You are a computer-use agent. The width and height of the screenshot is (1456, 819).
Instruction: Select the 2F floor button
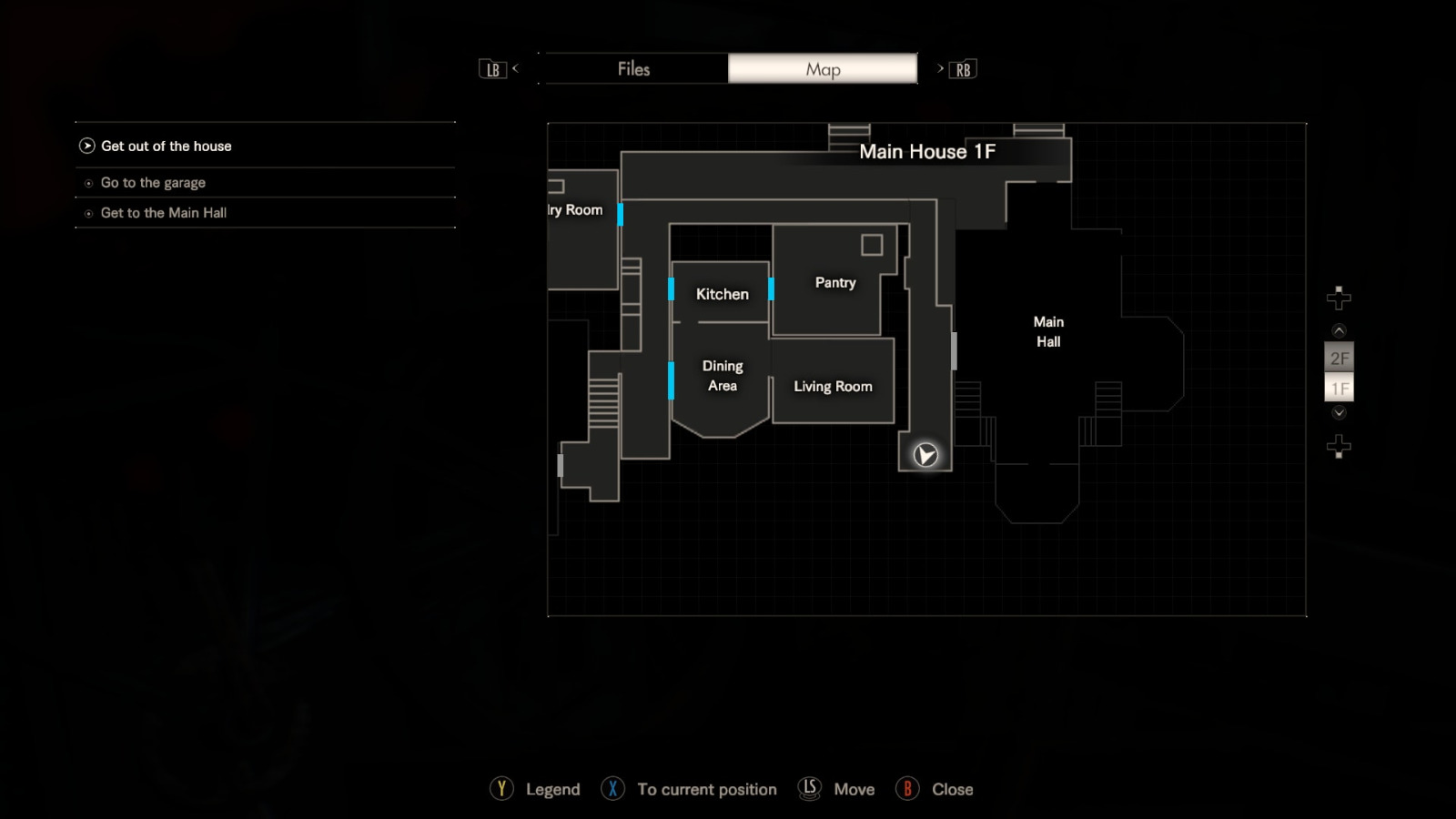pyautogui.click(x=1339, y=359)
